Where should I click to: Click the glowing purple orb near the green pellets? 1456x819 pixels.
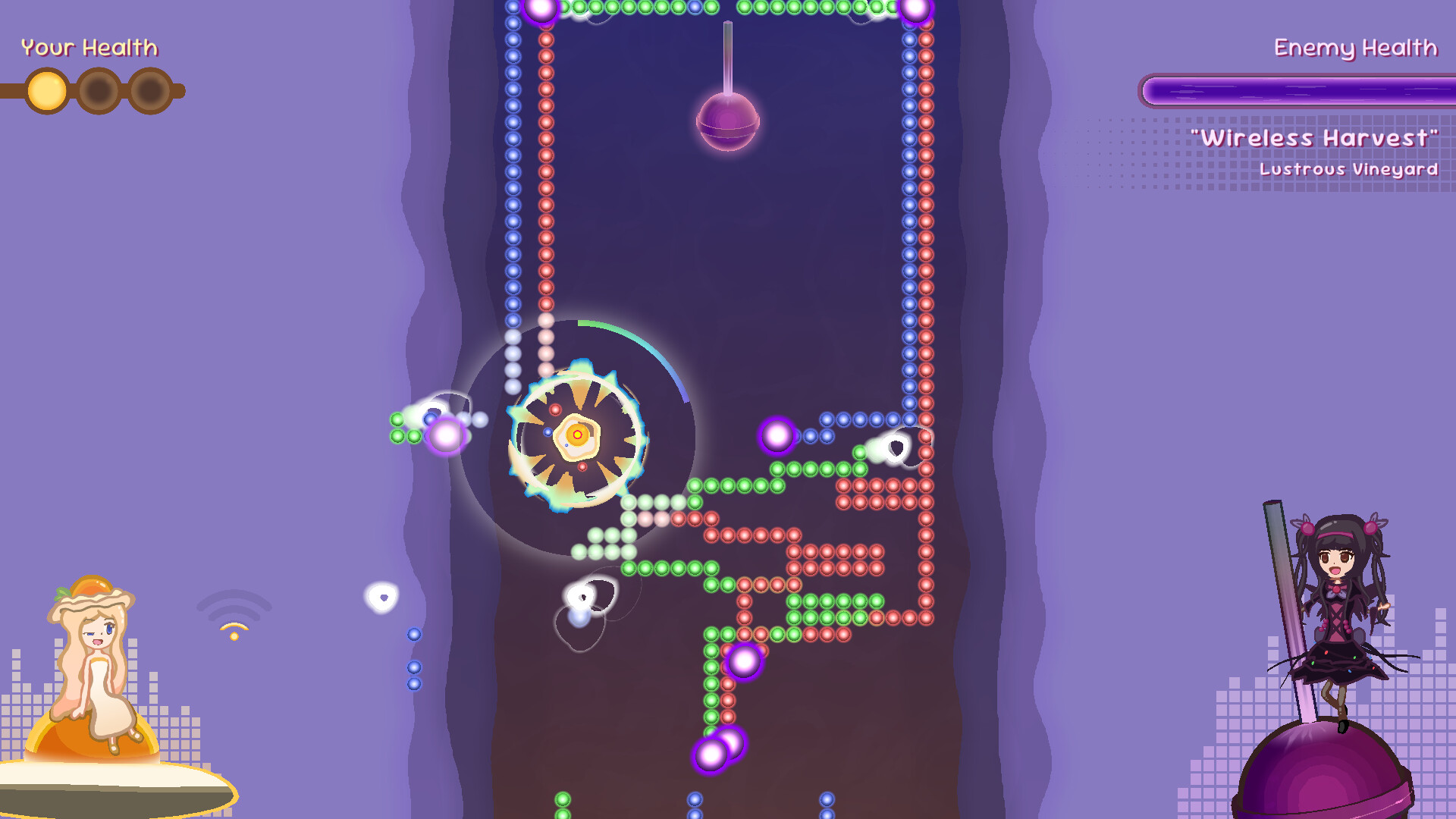pos(447,435)
